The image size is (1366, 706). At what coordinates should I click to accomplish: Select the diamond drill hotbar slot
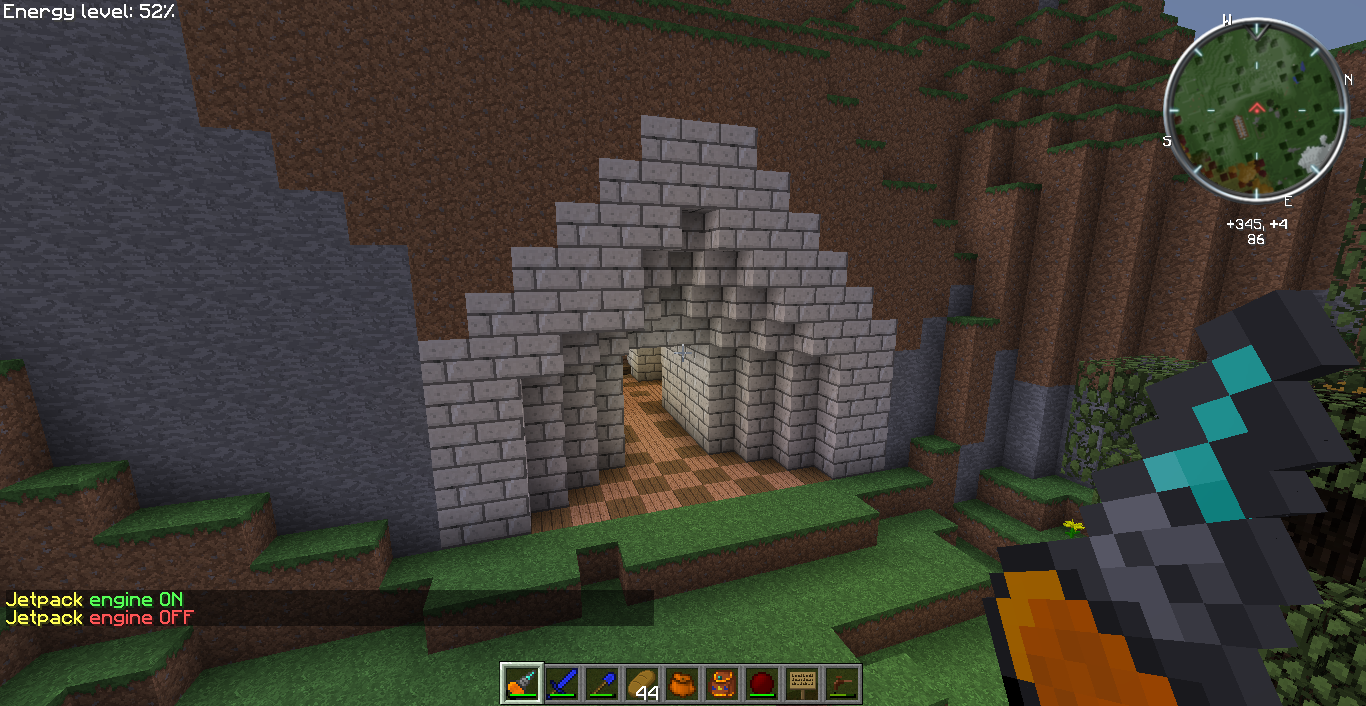point(523,684)
